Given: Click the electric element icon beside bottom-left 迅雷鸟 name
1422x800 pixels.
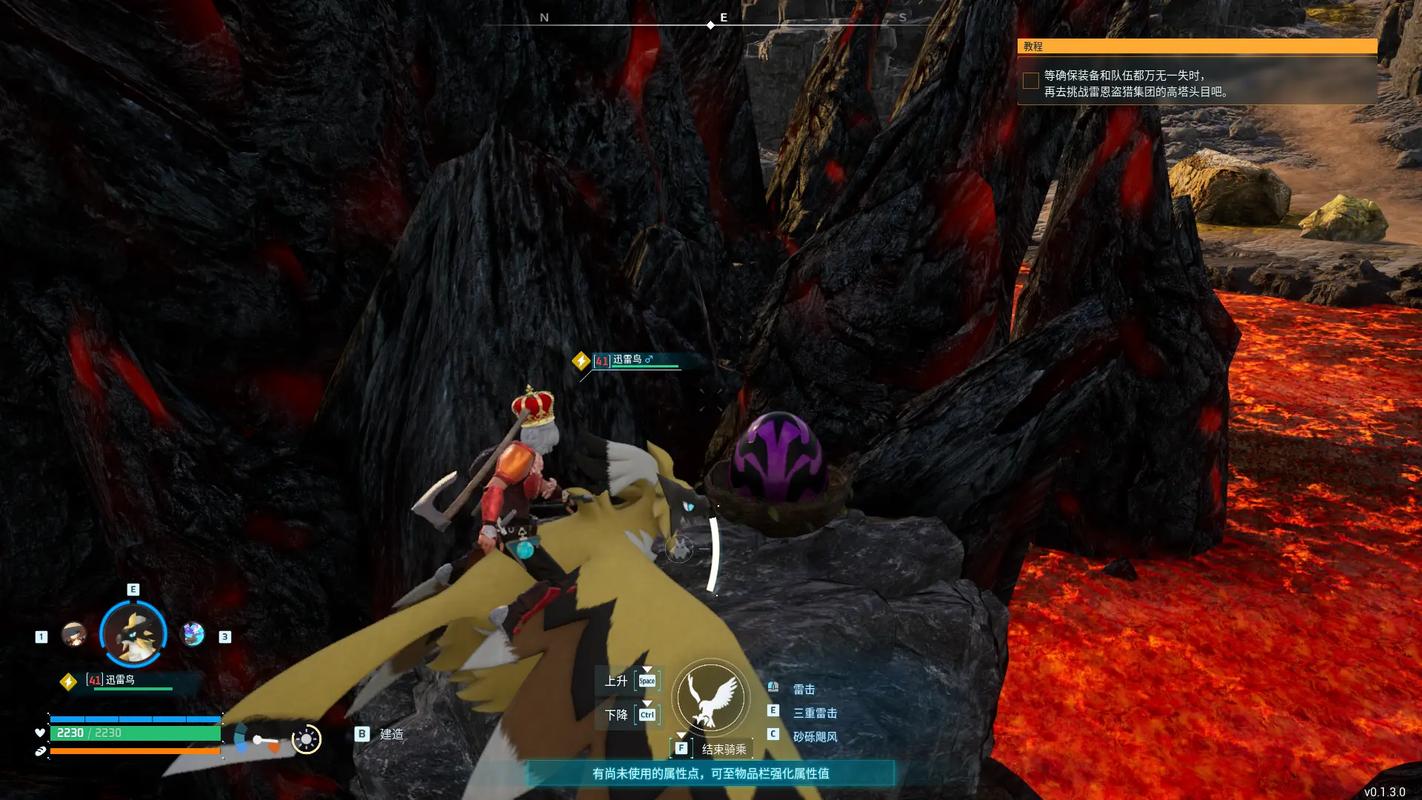Looking at the screenshot, I should click(68, 681).
